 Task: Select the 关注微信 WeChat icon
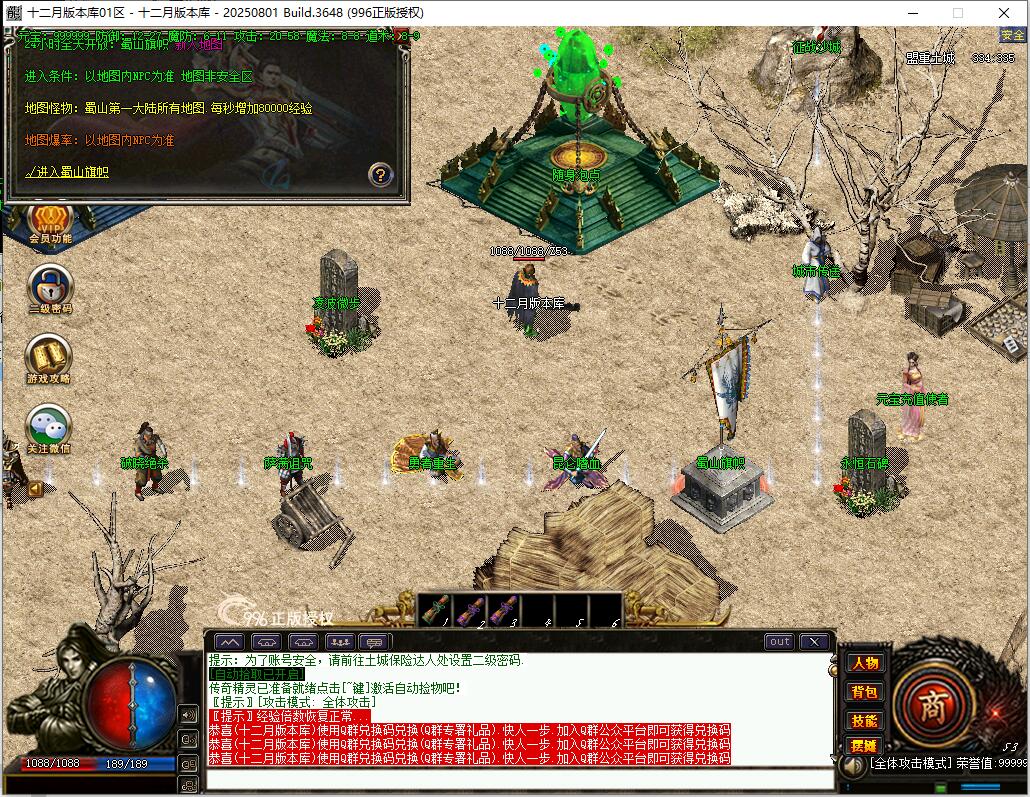49,428
